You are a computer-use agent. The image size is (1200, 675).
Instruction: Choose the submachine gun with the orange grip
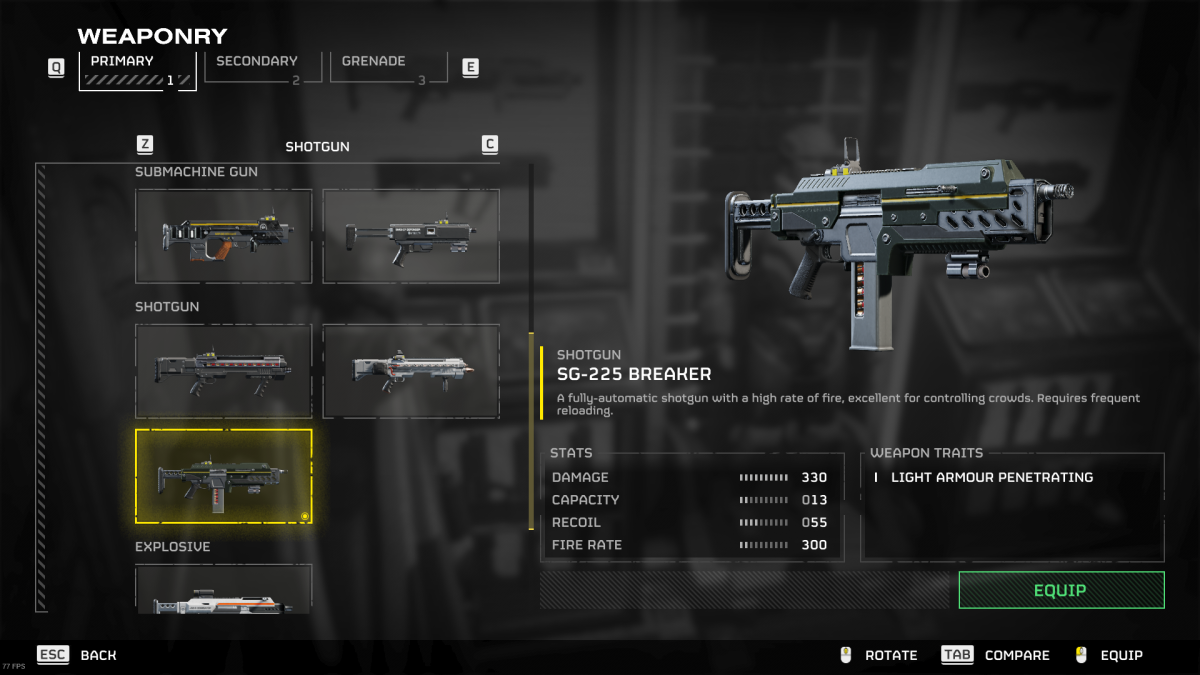coord(224,236)
